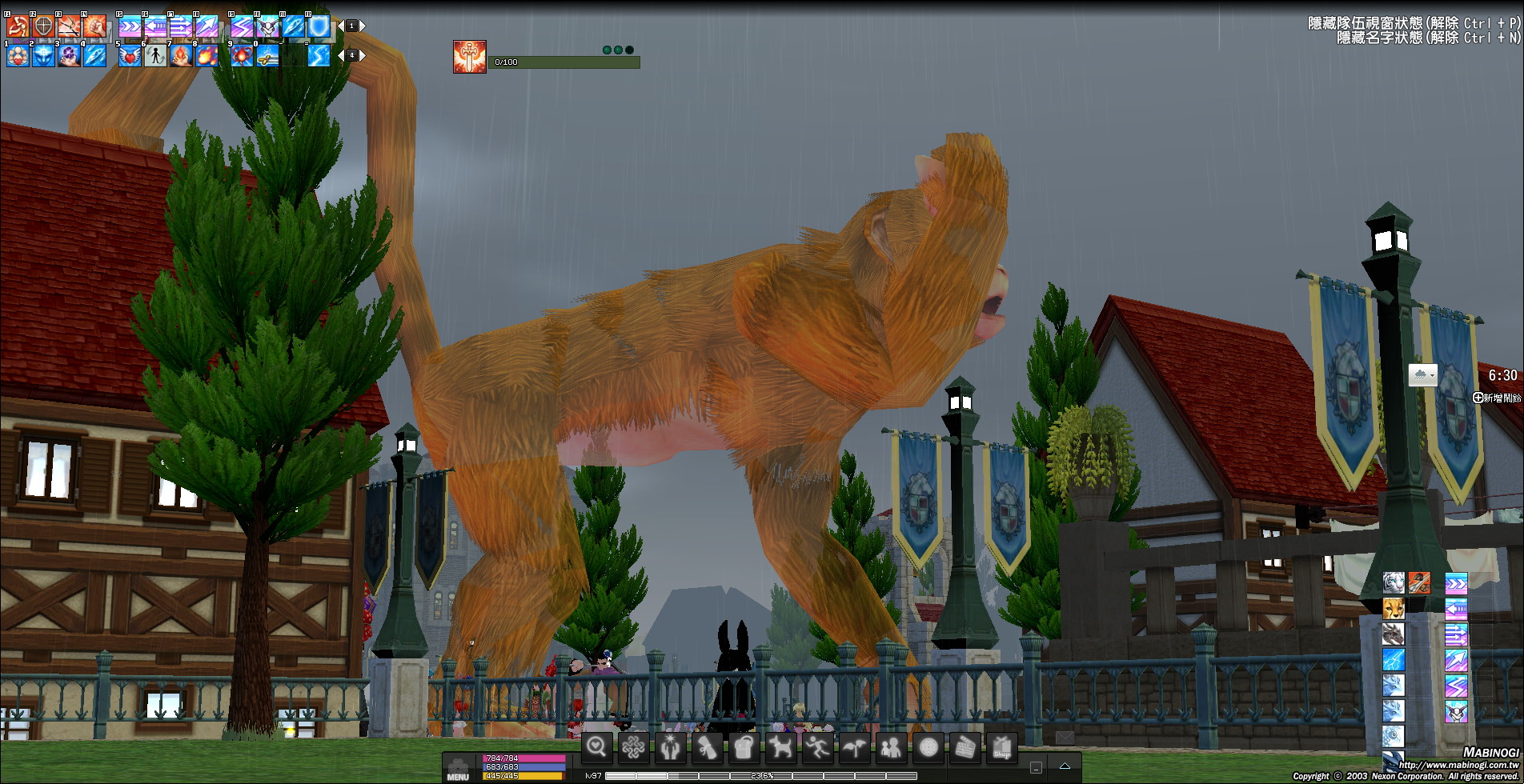Viewport: 1524px width, 784px height.
Task: Open the backpack inventory
Action: coord(744,748)
